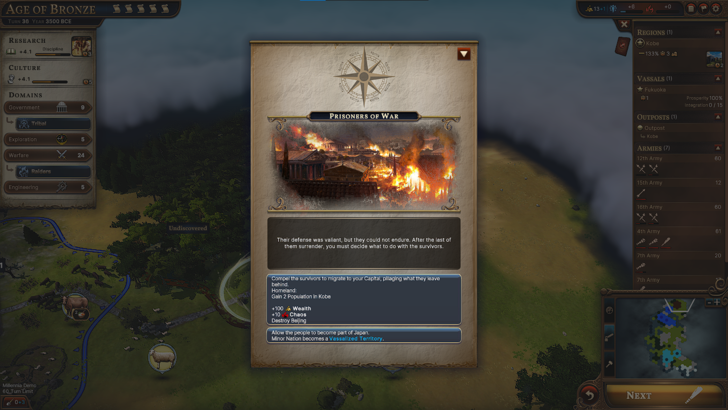The image size is (728, 410).
Task: Collapse the Prisoners of War event panel
Action: (x=464, y=54)
